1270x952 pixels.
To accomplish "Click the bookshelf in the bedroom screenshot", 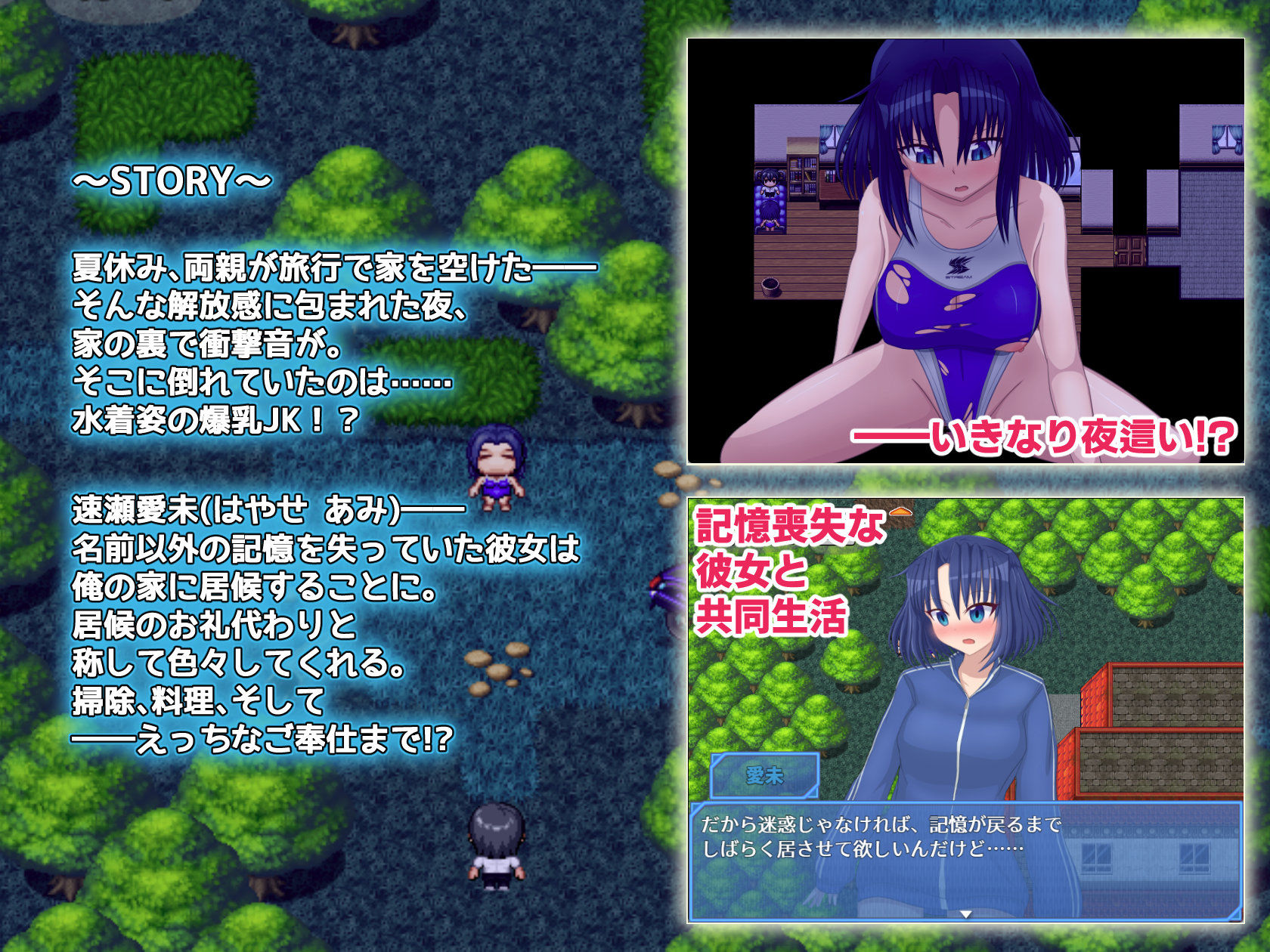I will pos(801,175).
